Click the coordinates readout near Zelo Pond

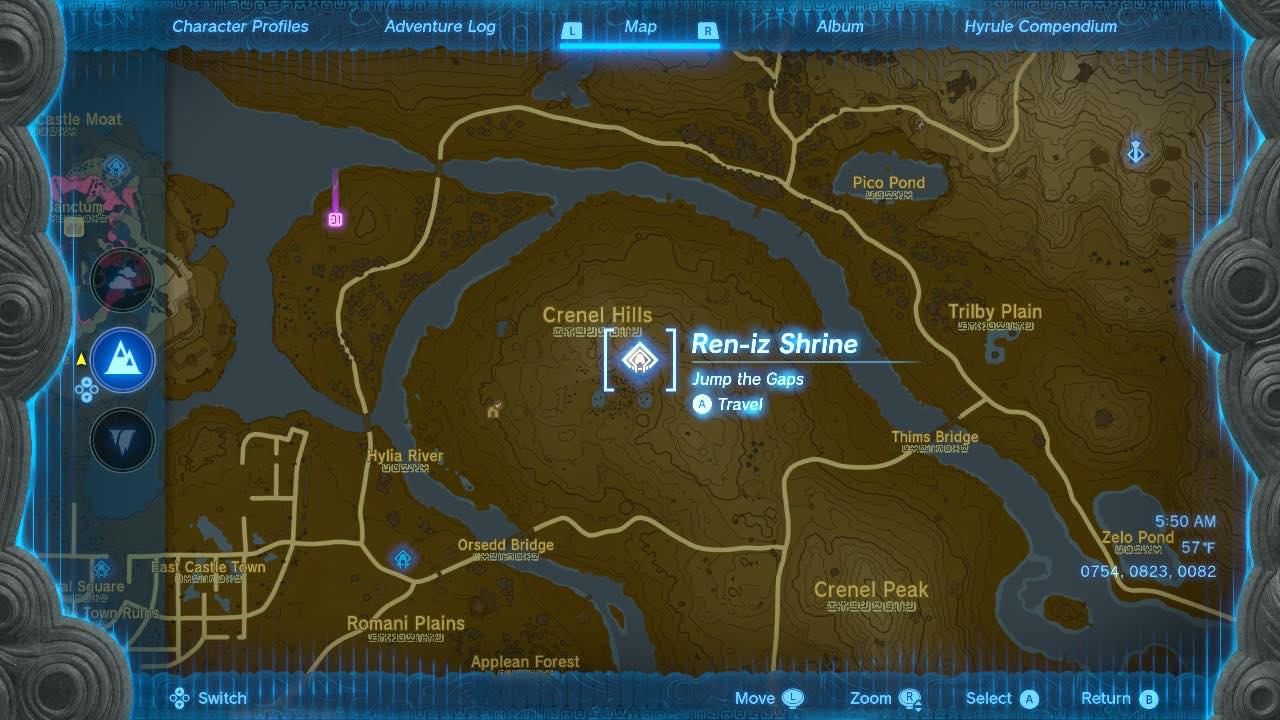(1149, 571)
